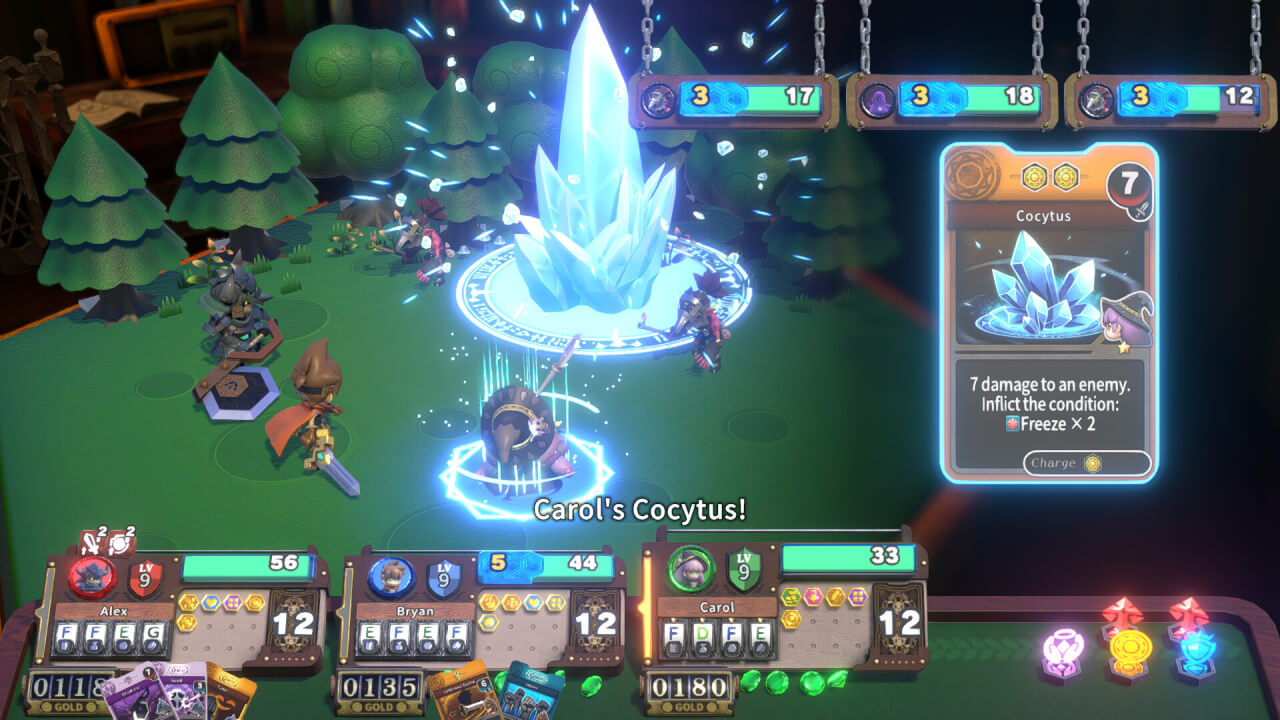Click the Charge button on the card
Viewport: 1280px width, 720px height.
pos(1086,463)
